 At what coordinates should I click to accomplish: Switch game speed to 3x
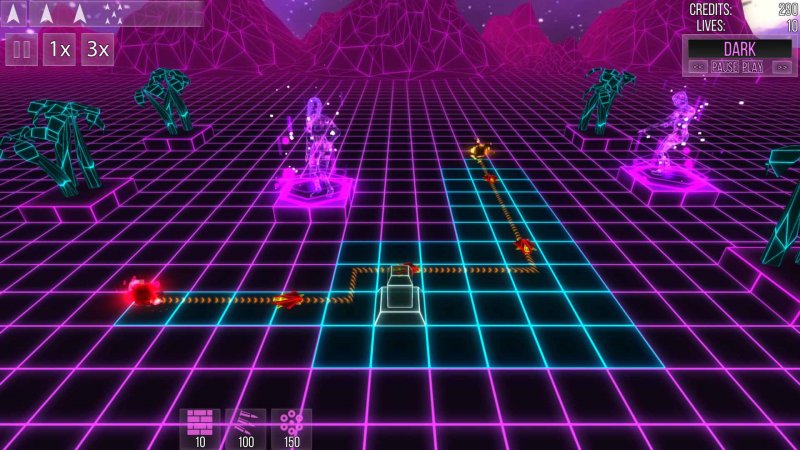[96, 49]
